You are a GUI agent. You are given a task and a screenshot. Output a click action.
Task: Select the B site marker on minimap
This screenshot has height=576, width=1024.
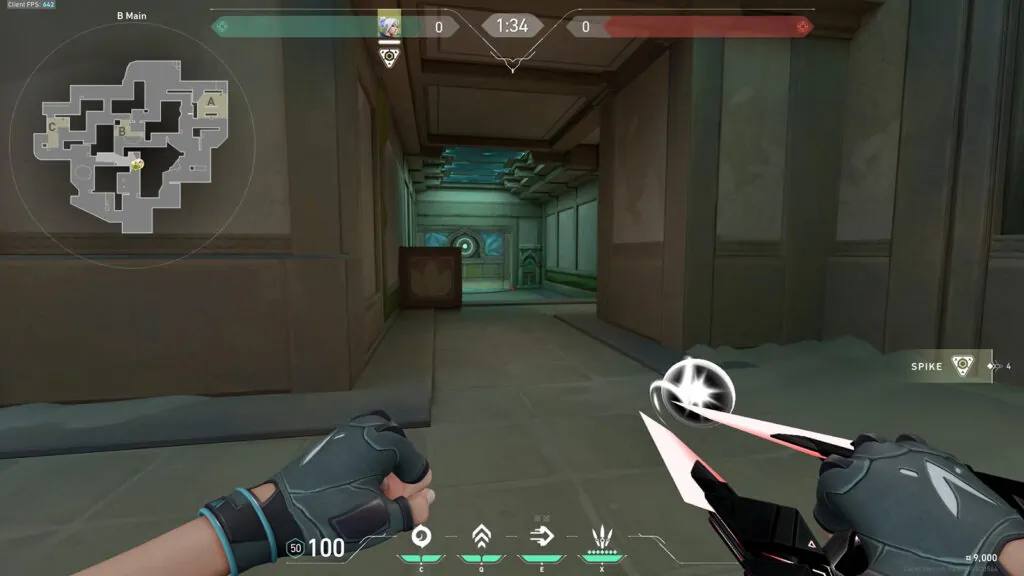pyautogui.click(x=122, y=130)
